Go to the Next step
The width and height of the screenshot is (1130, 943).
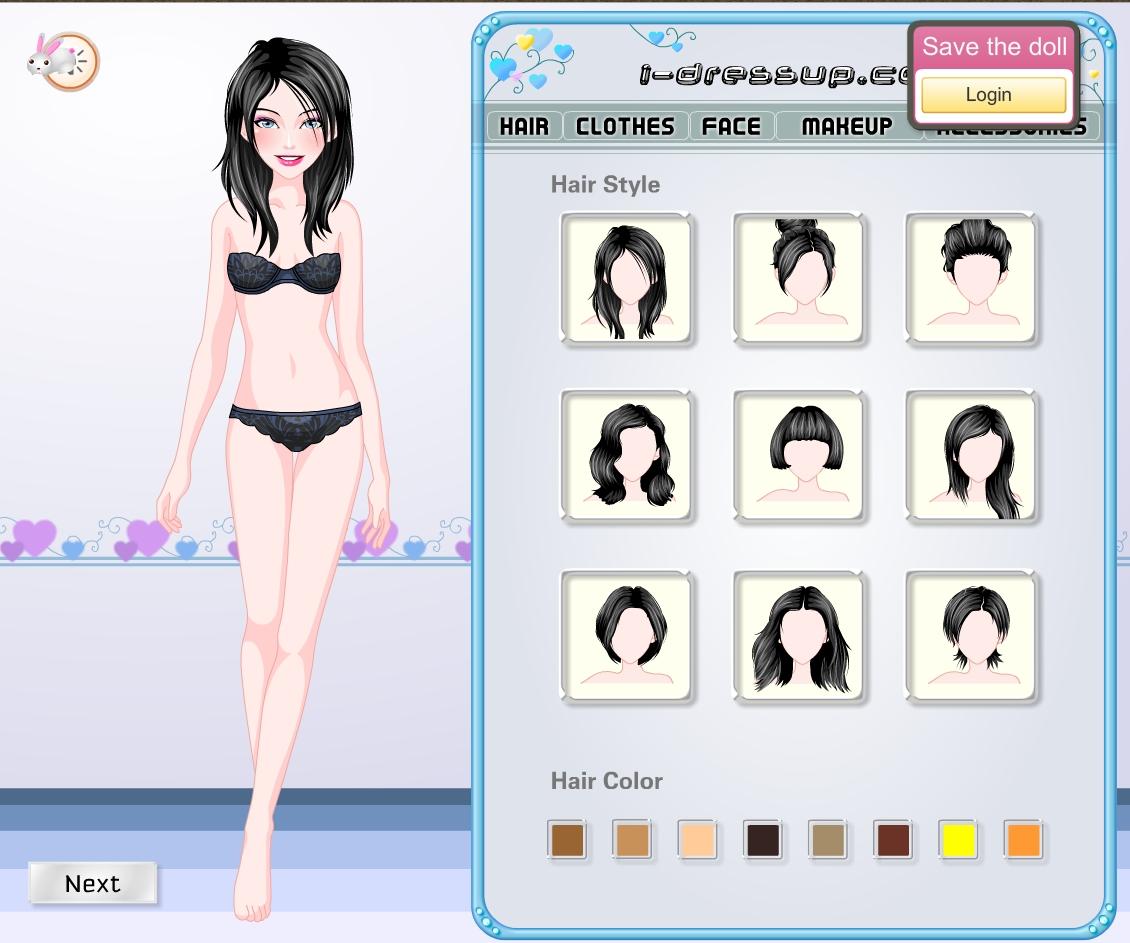pyautogui.click(x=92, y=883)
